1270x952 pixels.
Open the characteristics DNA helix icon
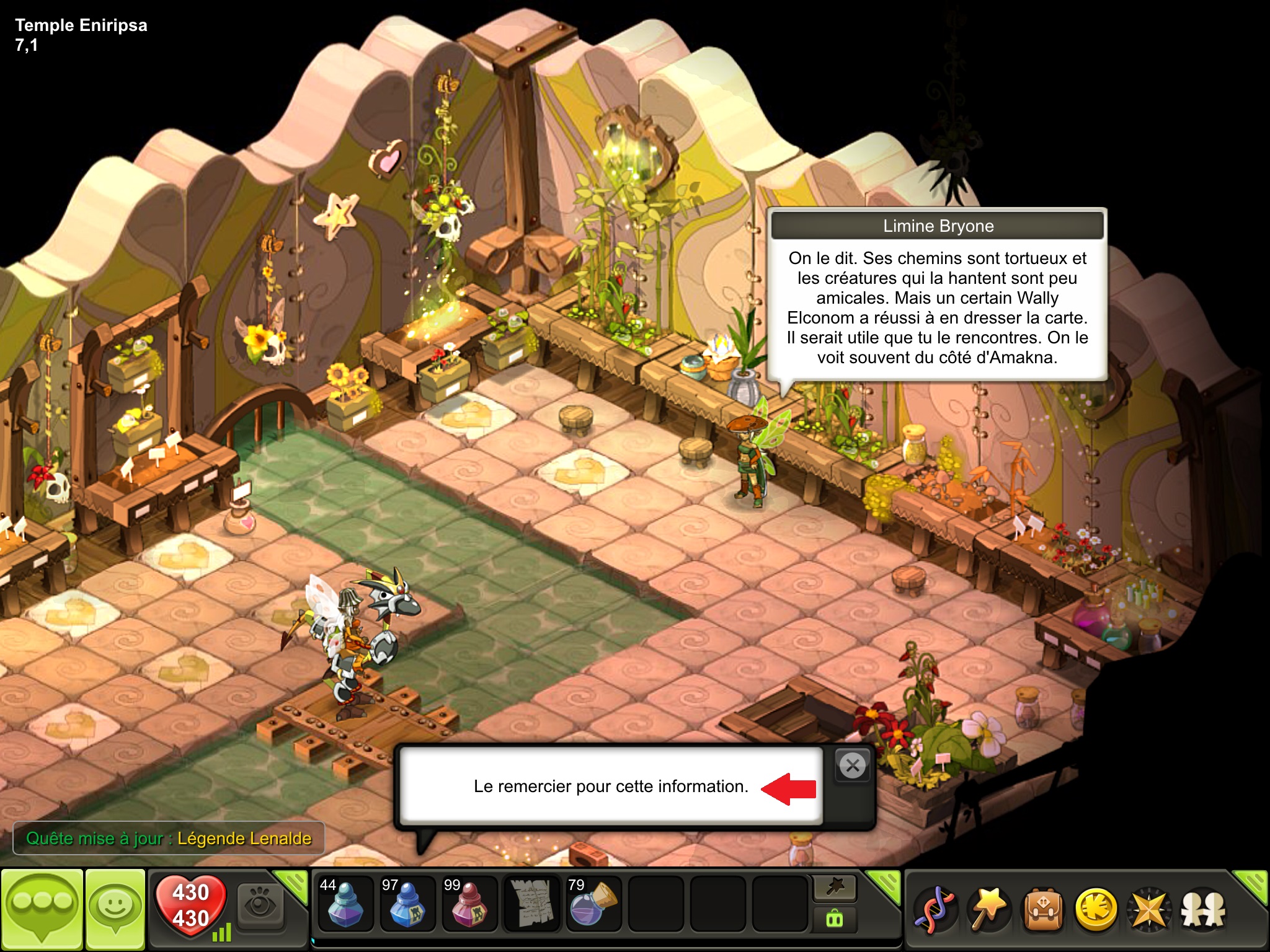pos(935,910)
